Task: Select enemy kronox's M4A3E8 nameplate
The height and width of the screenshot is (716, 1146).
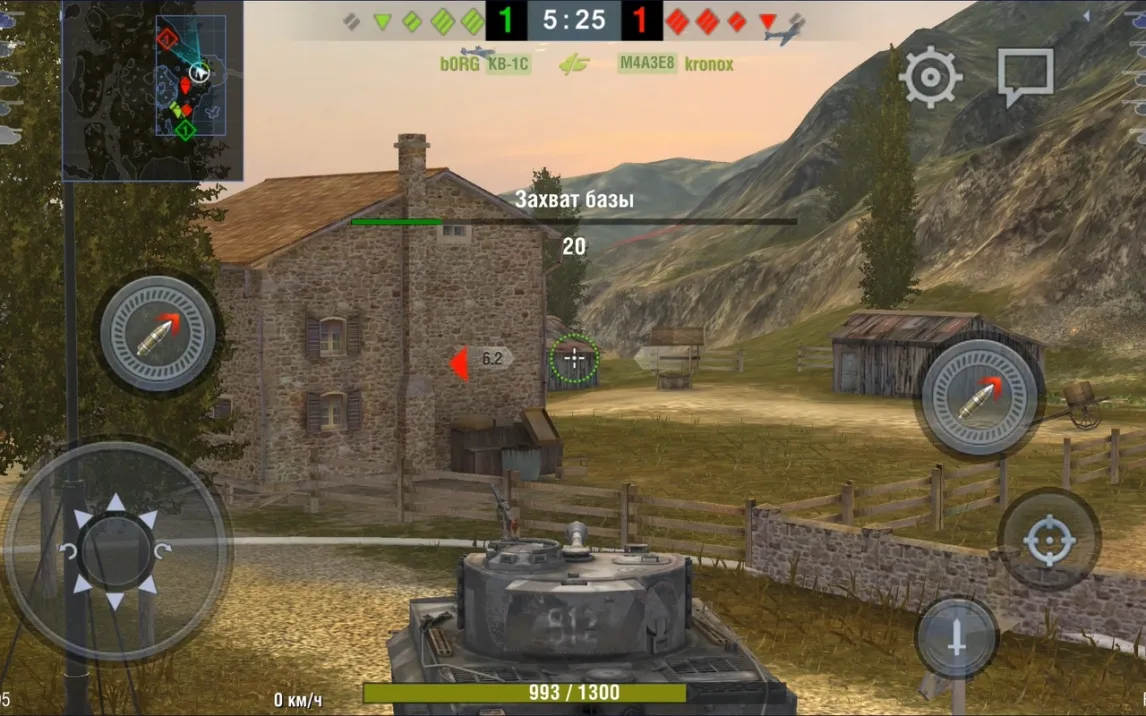Action: tap(676, 64)
